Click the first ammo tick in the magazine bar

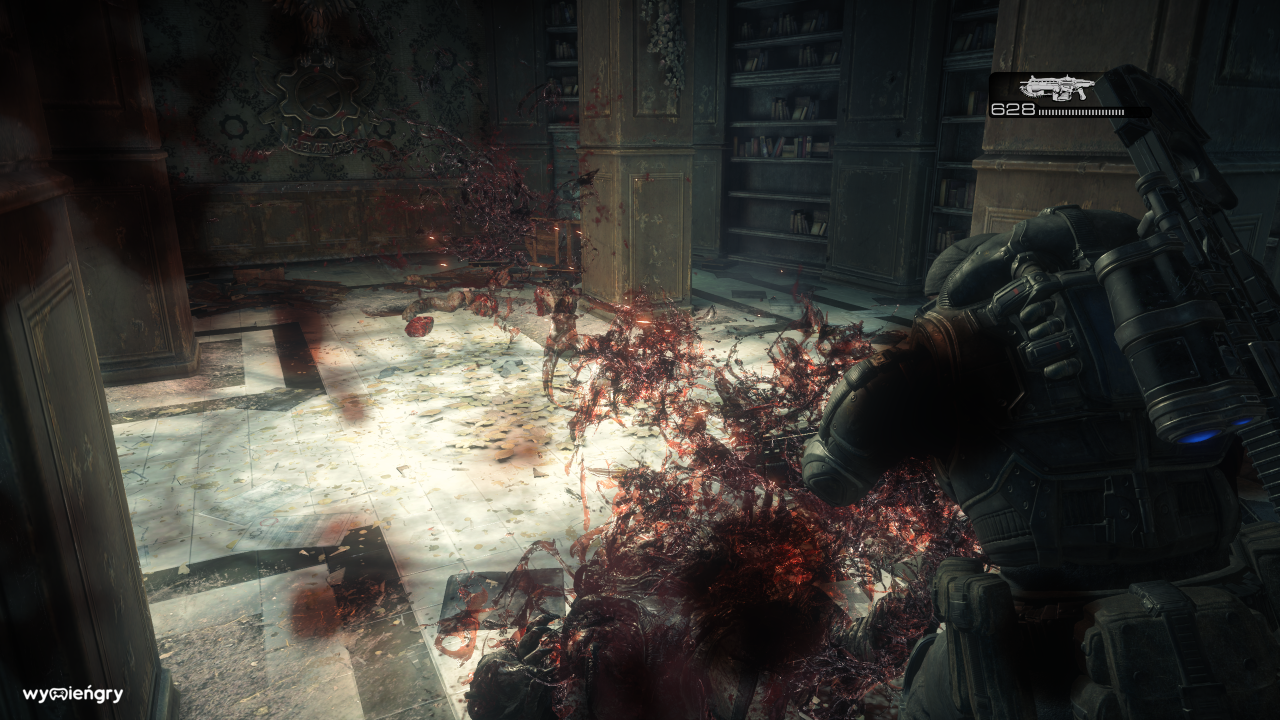point(1041,111)
